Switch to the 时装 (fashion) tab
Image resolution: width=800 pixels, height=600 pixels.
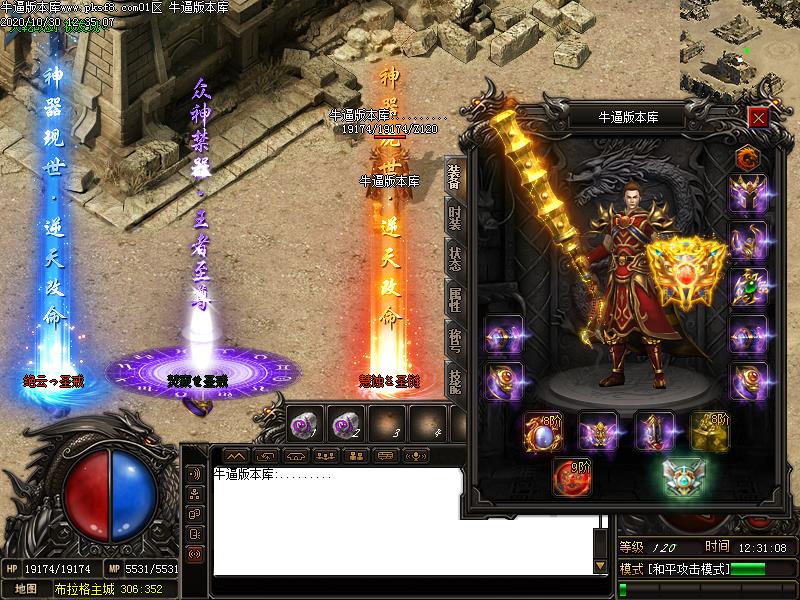[454, 216]
